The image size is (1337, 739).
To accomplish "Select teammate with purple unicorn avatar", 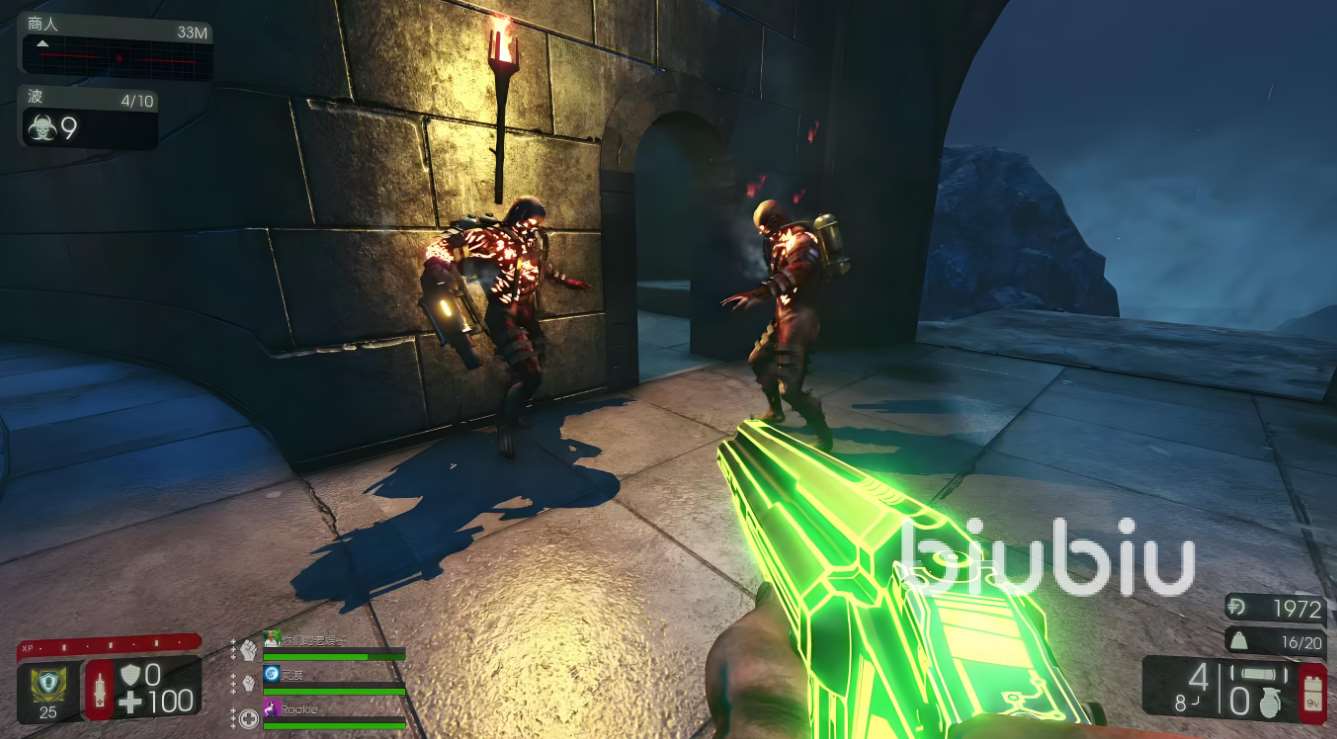I will [x=271, y=709].
